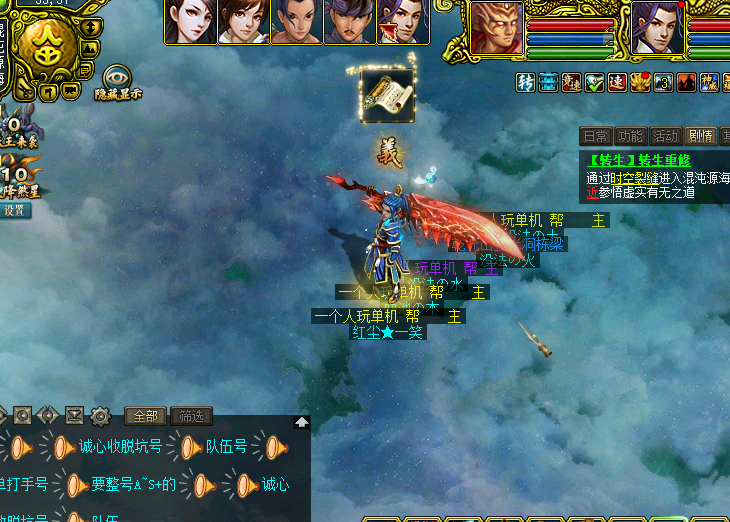730x522 pixels.
Task: Click the green checkmark status icon
Action: tap(594, 82)
